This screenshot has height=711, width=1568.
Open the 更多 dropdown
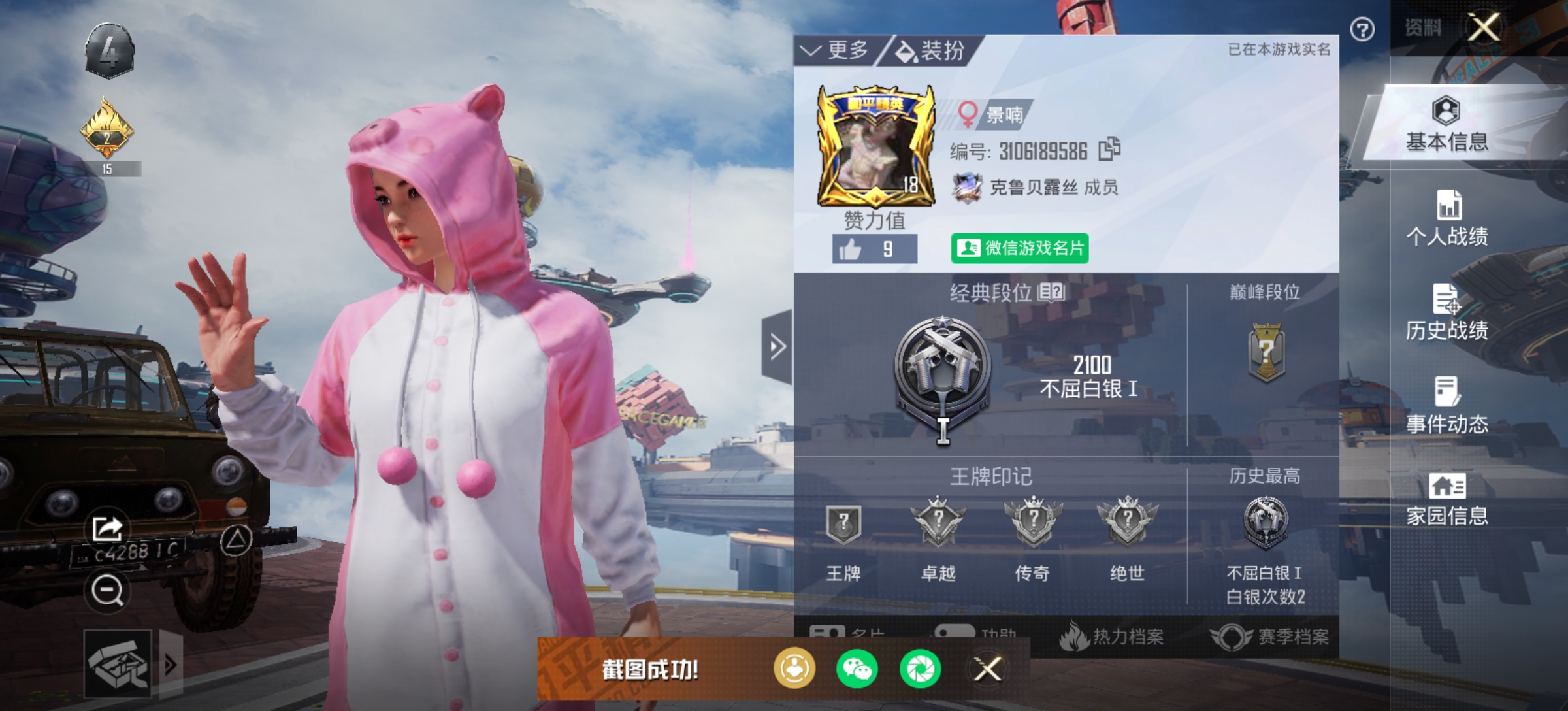tap(836, 50)
